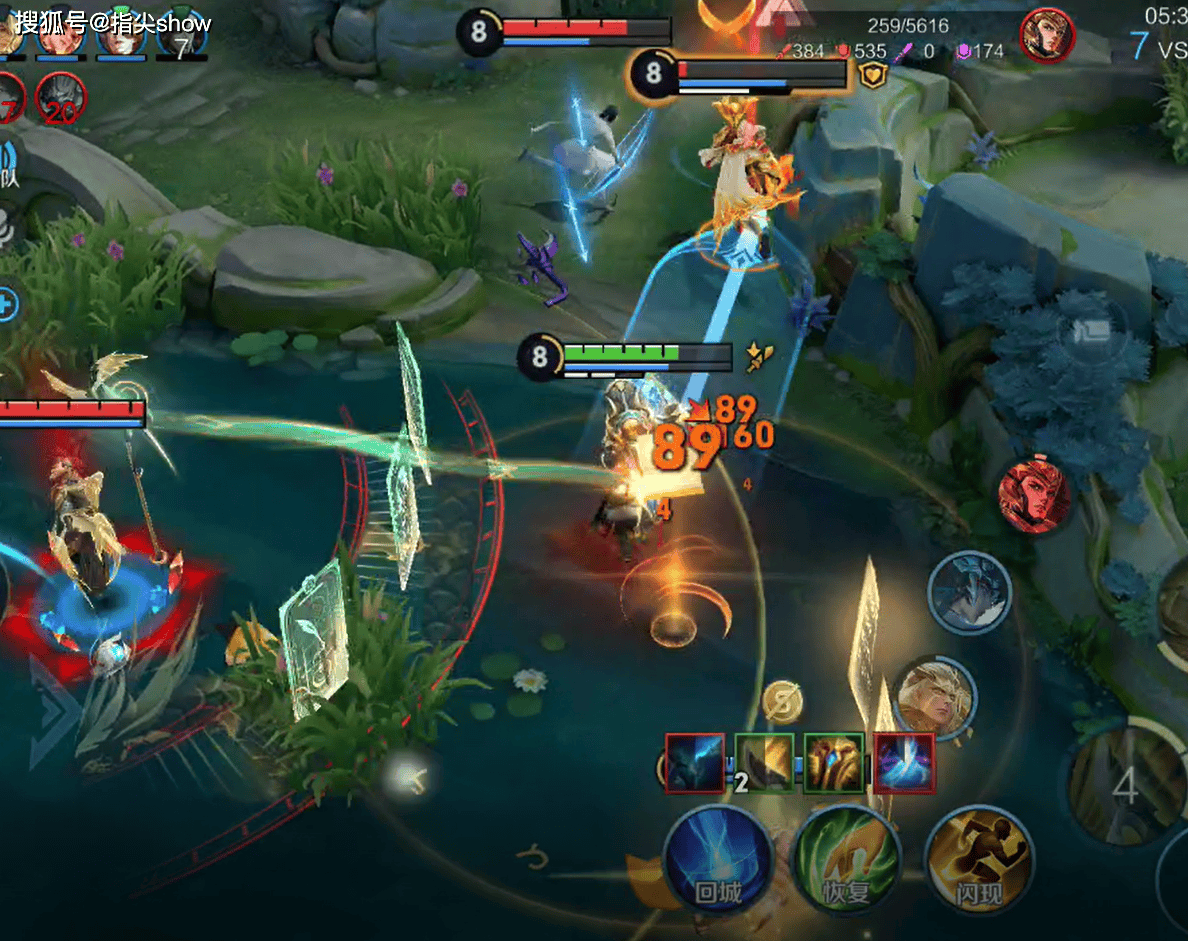Target the blue dragon monster portrait

click(969, 593)
